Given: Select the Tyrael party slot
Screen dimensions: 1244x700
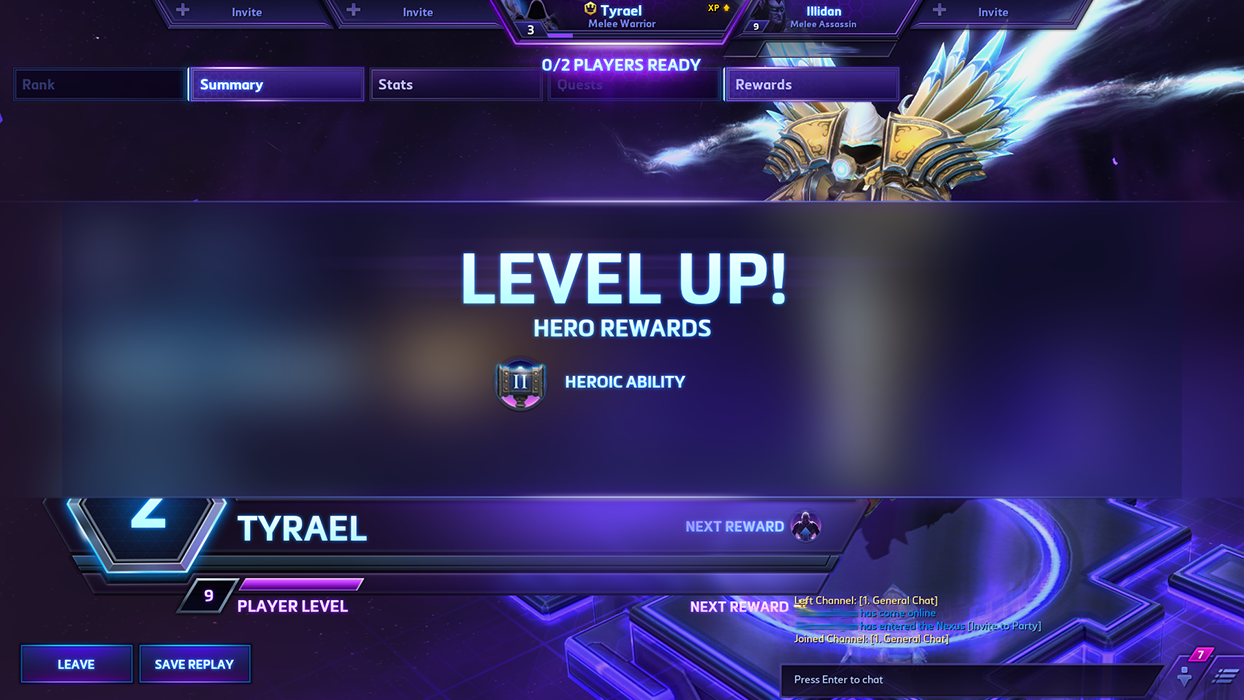Looking at the screenshot, I should click(x=620, y=18).
